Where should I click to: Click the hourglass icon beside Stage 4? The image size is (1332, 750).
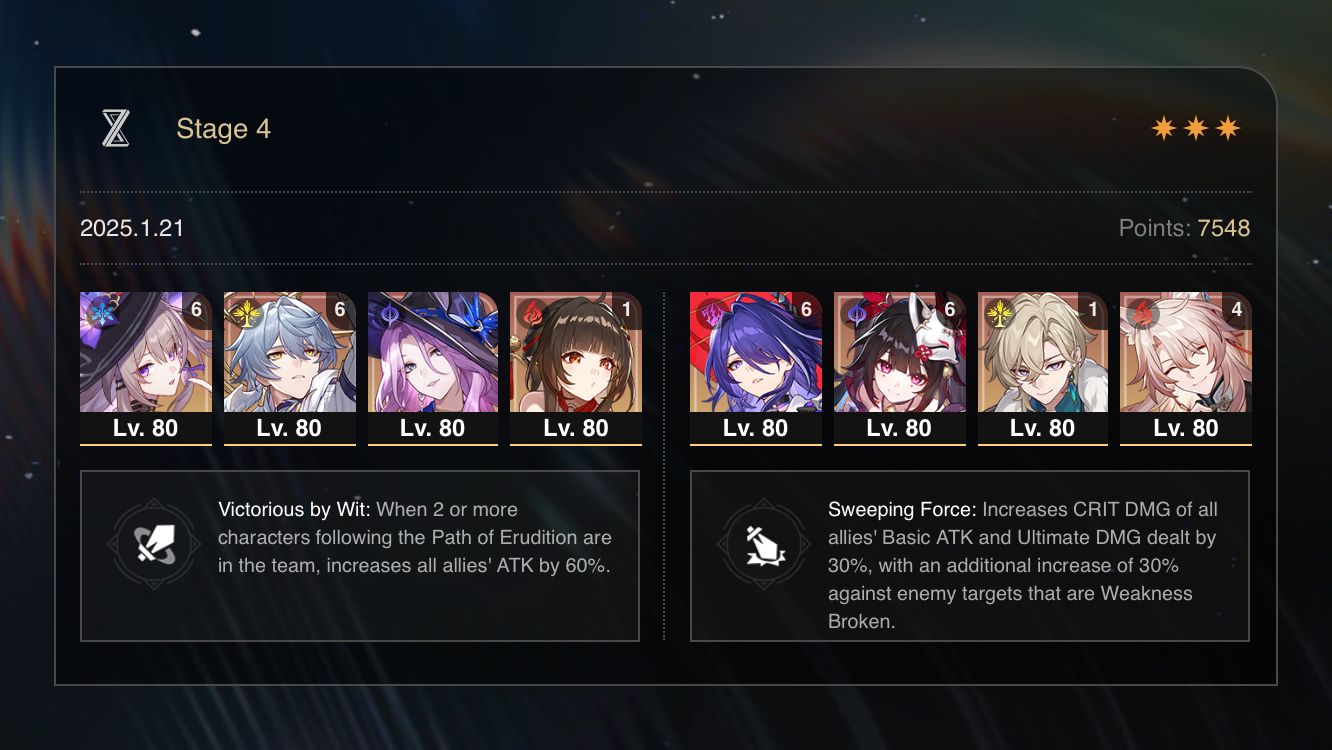coord(117,127)
